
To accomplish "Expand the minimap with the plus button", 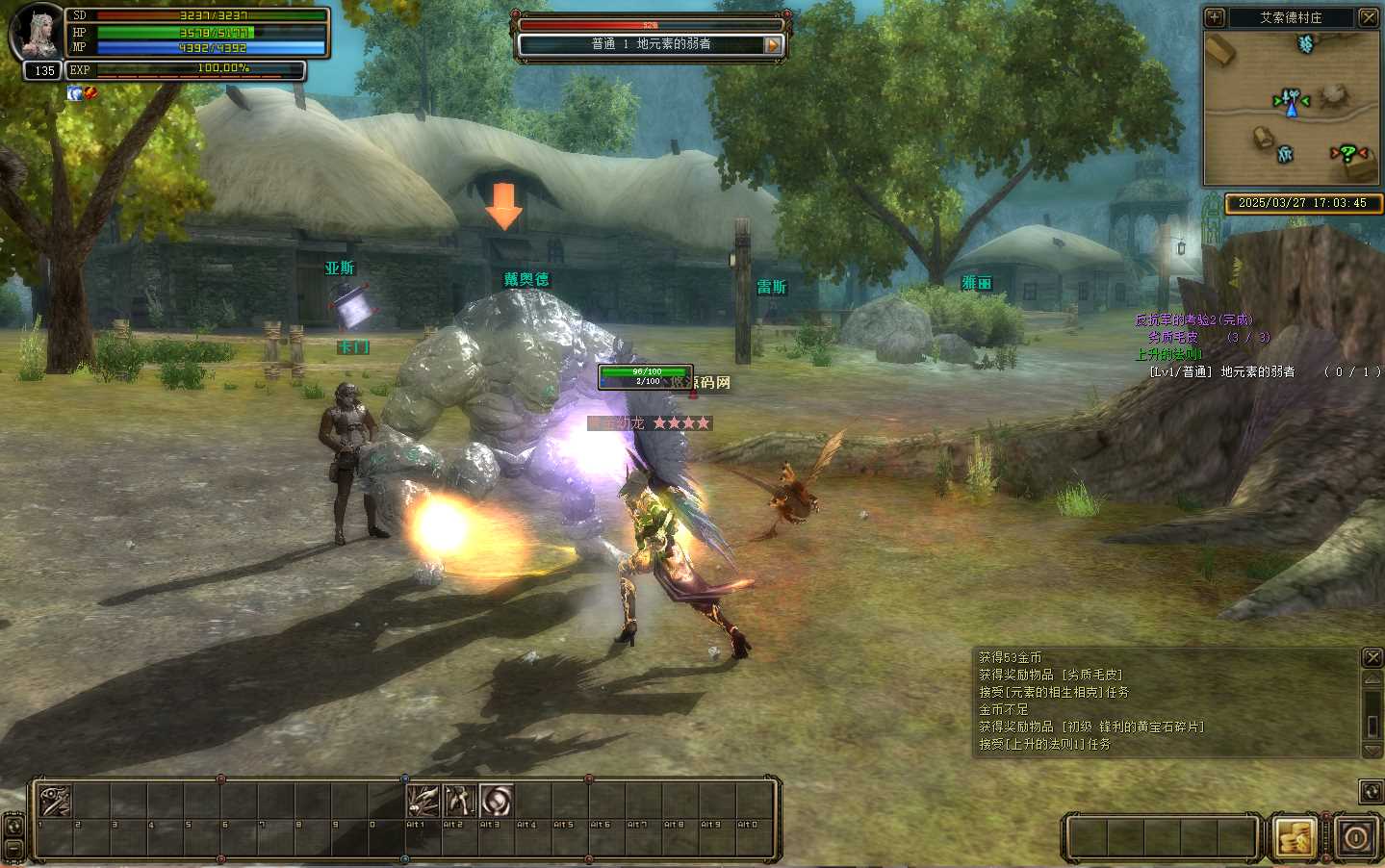I will tap(1215, 17).
